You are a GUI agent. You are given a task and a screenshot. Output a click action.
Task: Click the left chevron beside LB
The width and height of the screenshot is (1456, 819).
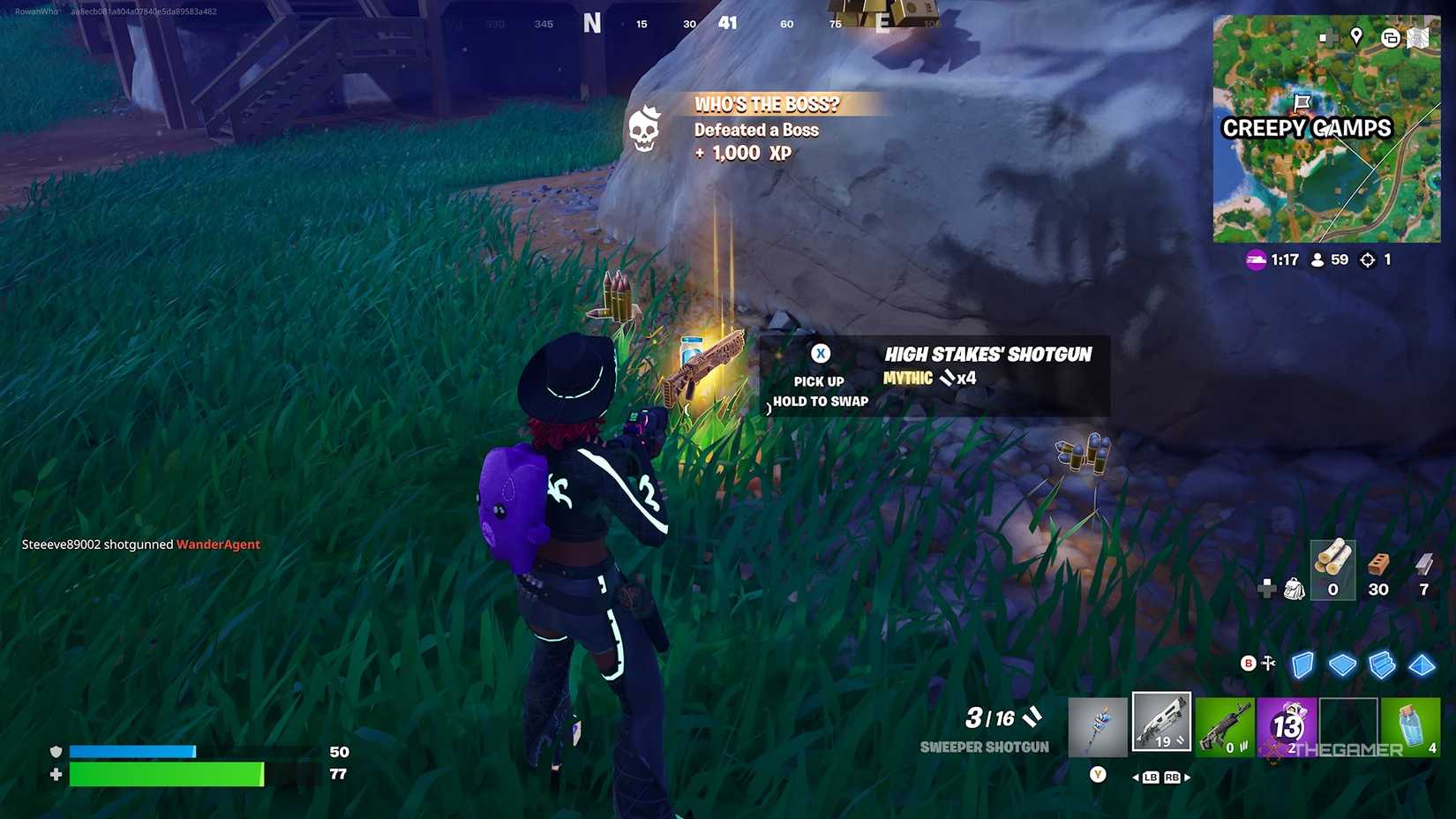1137,779
